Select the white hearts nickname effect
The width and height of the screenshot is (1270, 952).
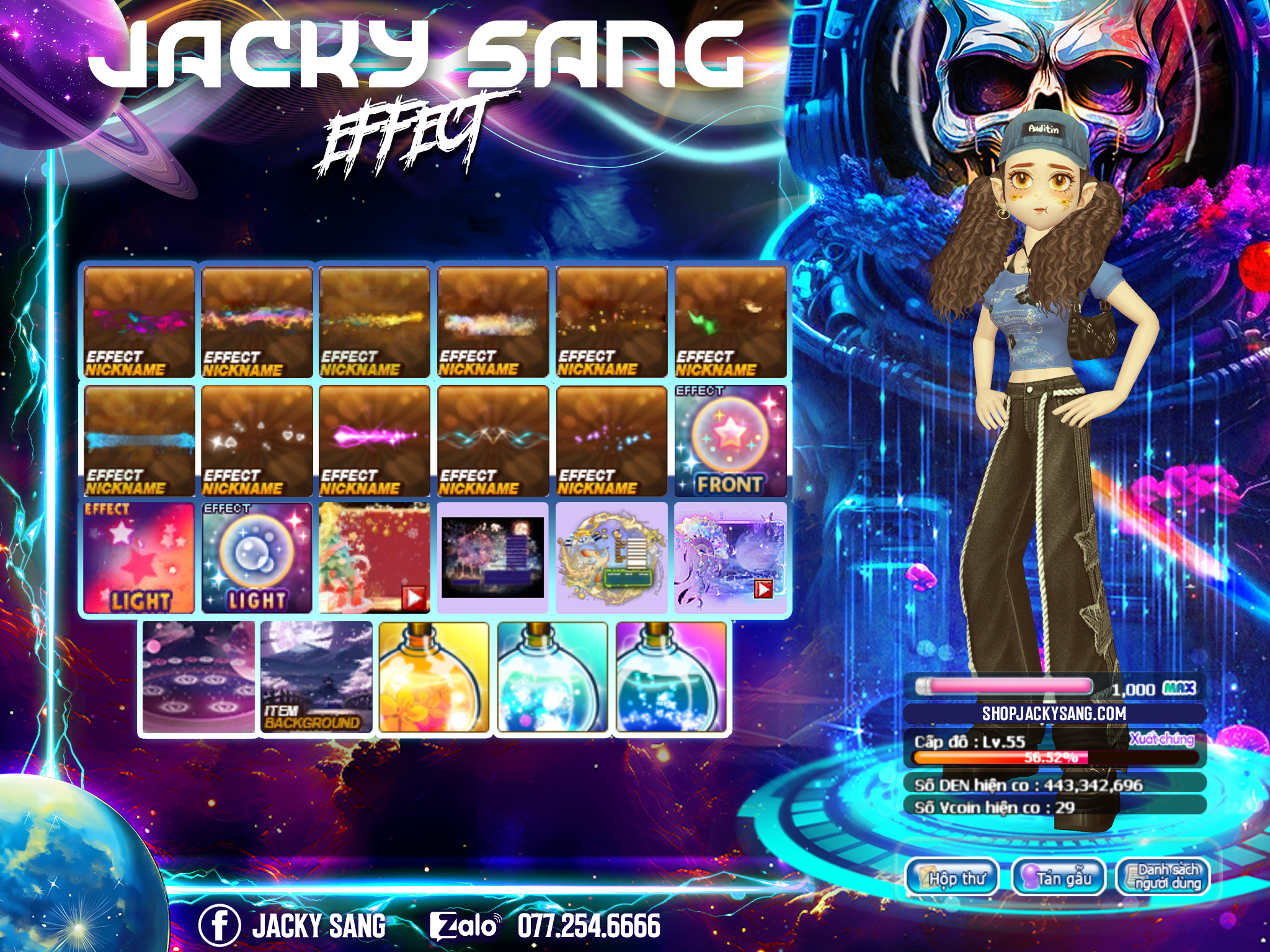[257, 441]
